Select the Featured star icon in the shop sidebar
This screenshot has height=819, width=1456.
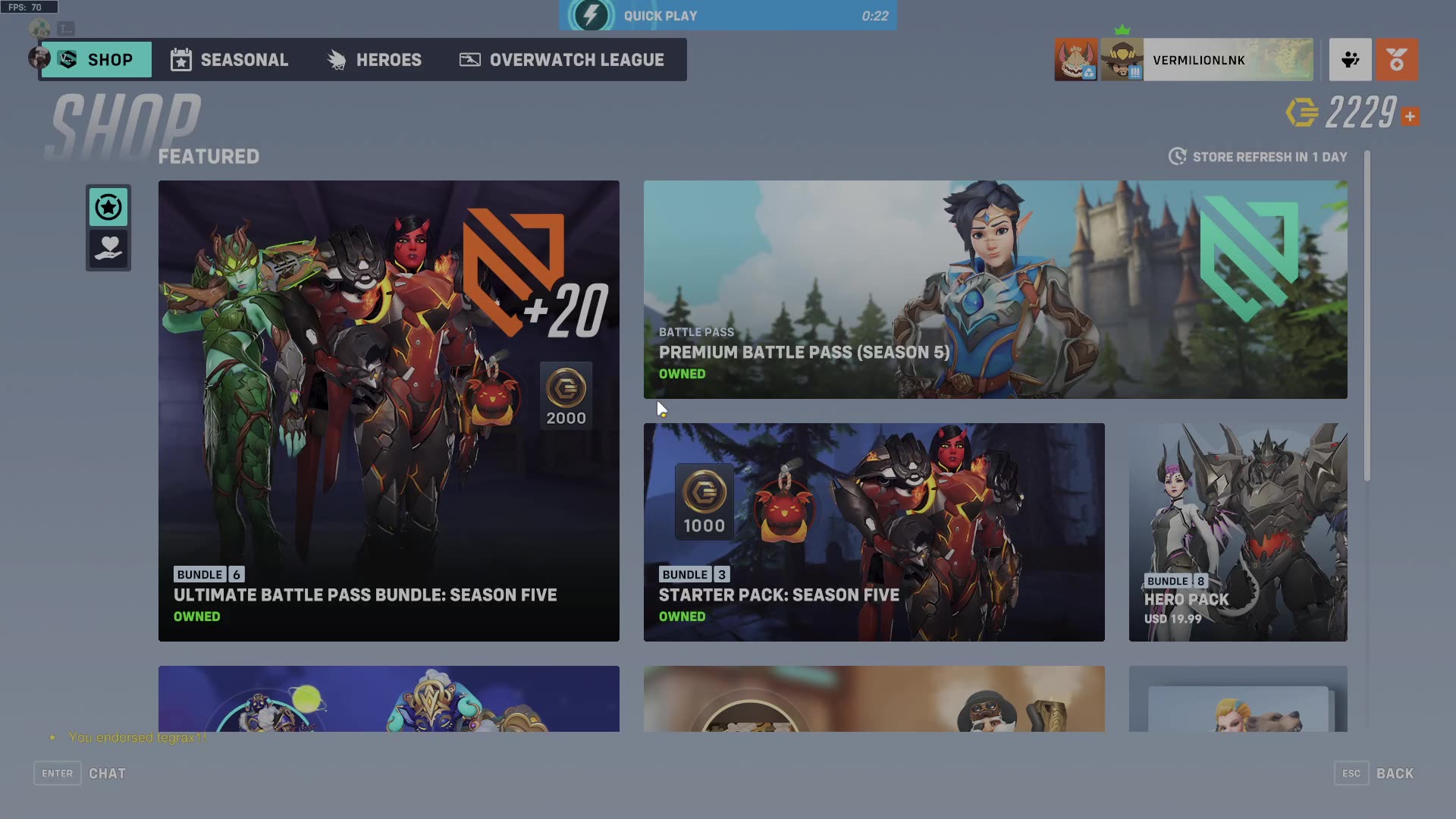[x=108, y=207]
